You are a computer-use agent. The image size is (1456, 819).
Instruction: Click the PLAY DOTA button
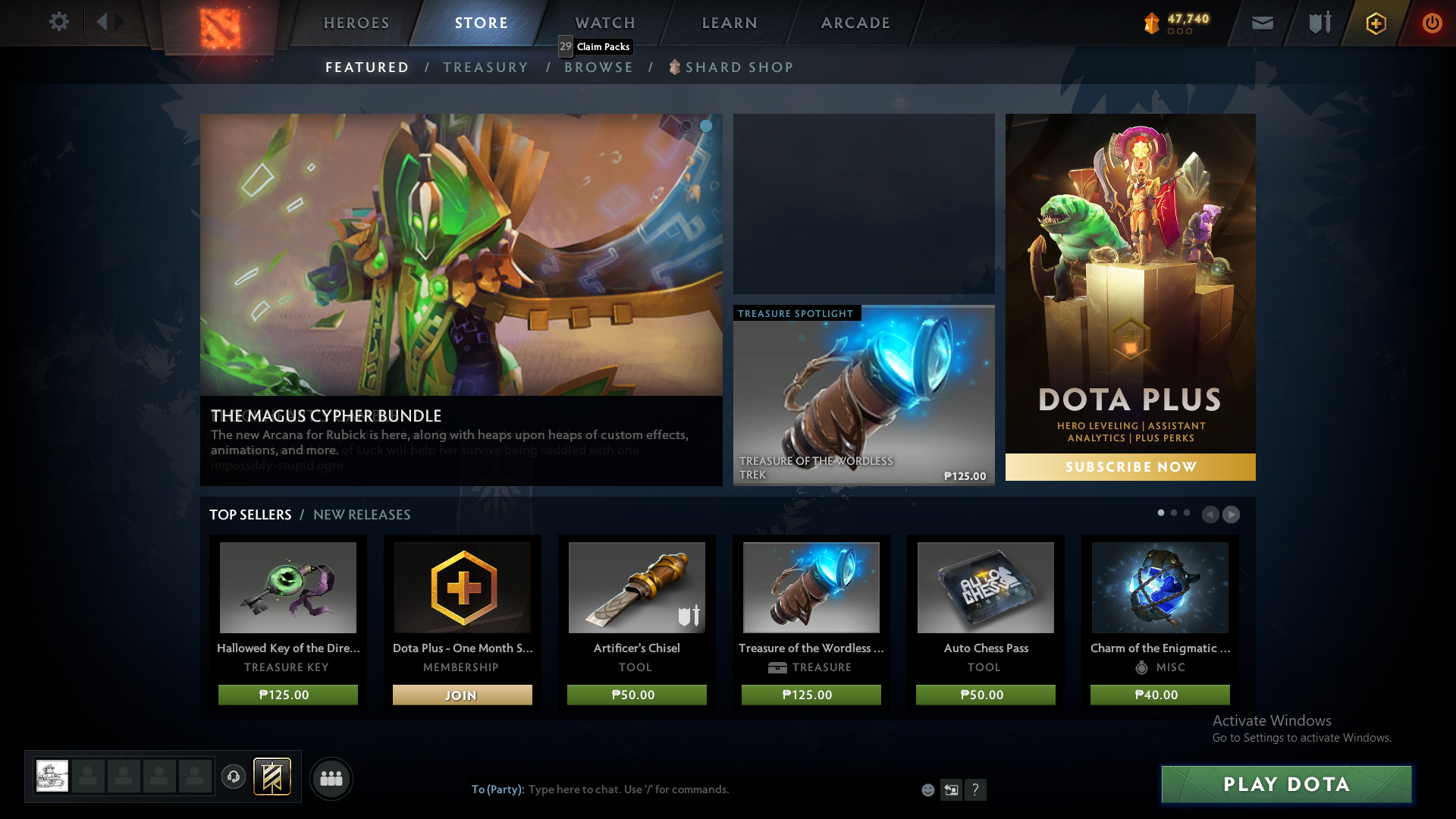1285,785
